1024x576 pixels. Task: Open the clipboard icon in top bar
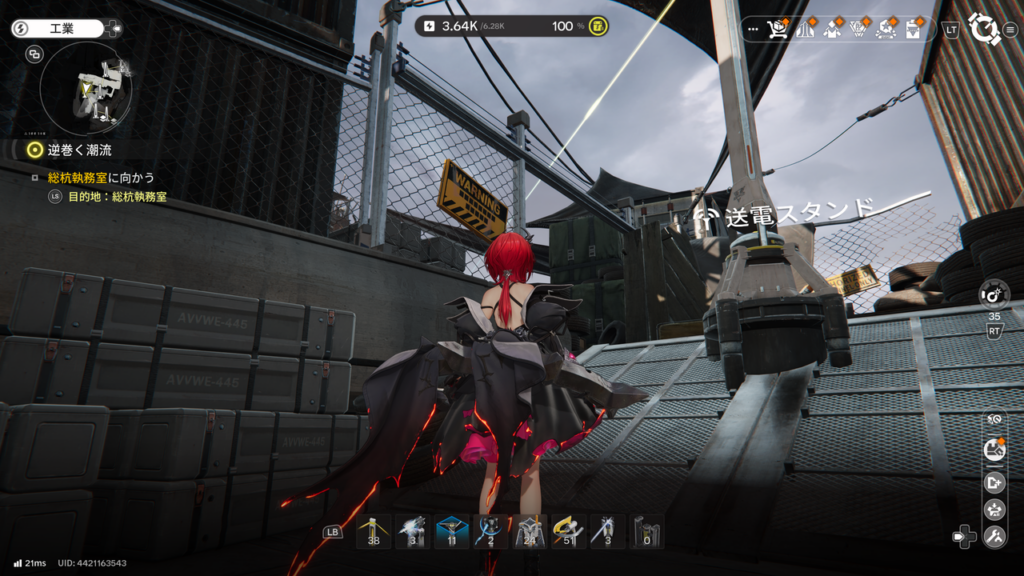(x=914, y=29)
